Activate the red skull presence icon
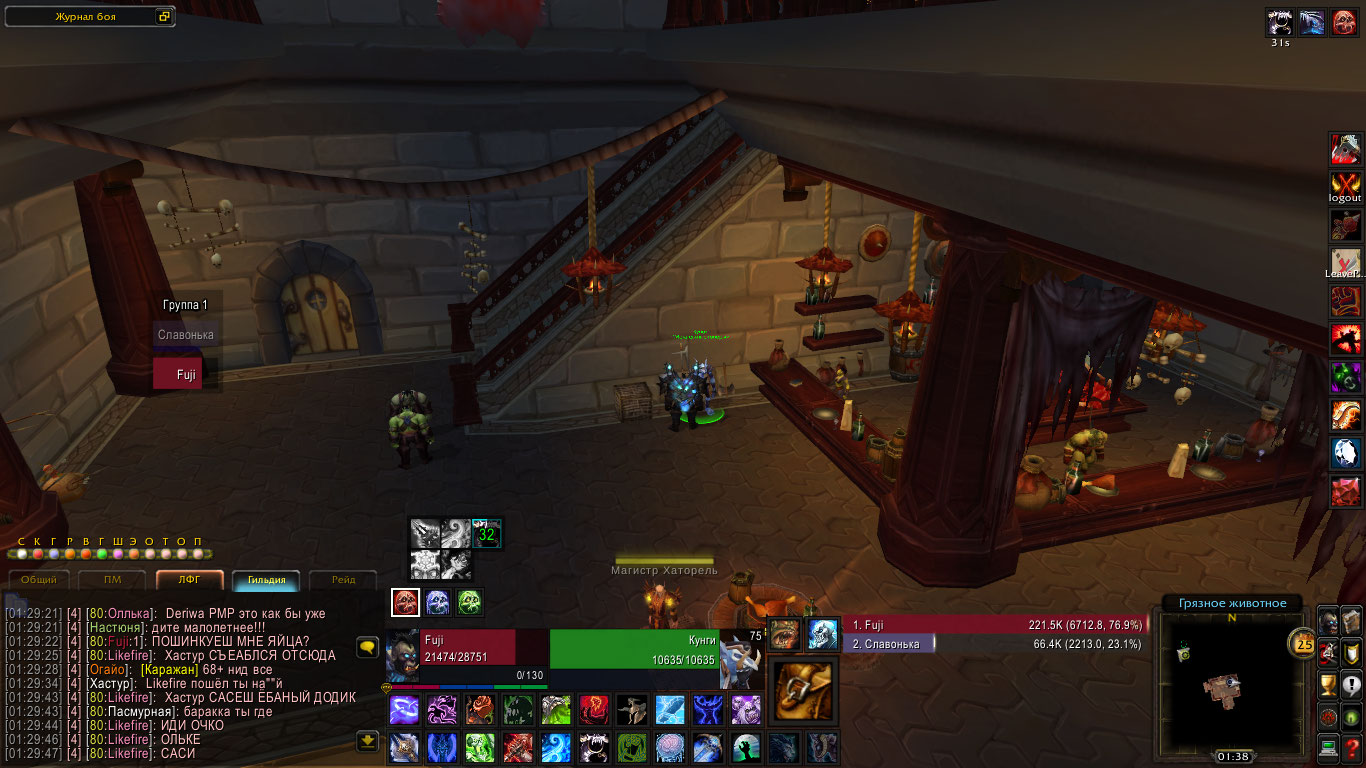This screenshot has height=768, width=1366. tap(405, 602)
